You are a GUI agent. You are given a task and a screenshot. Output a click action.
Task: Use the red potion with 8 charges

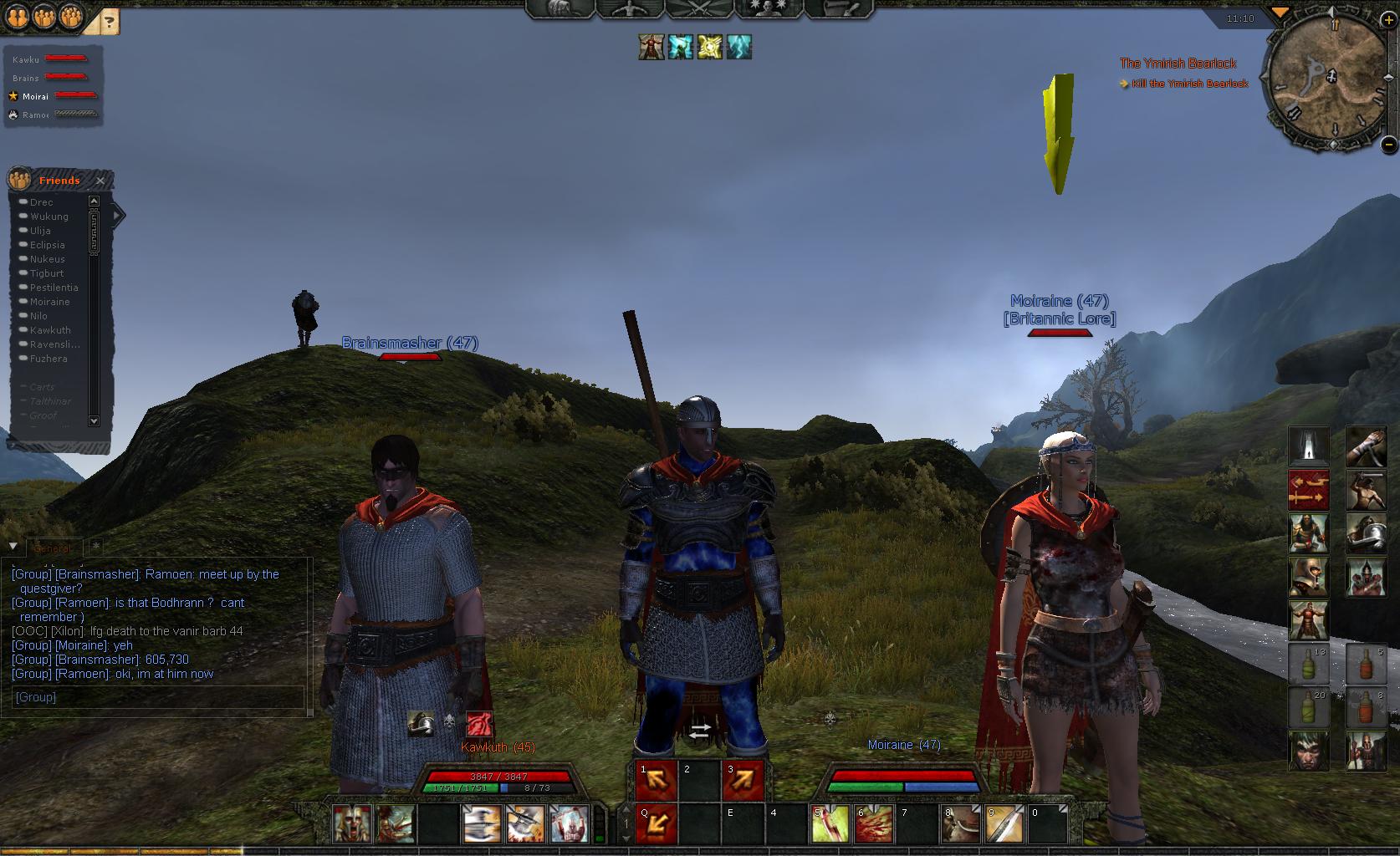(1366, 707)
